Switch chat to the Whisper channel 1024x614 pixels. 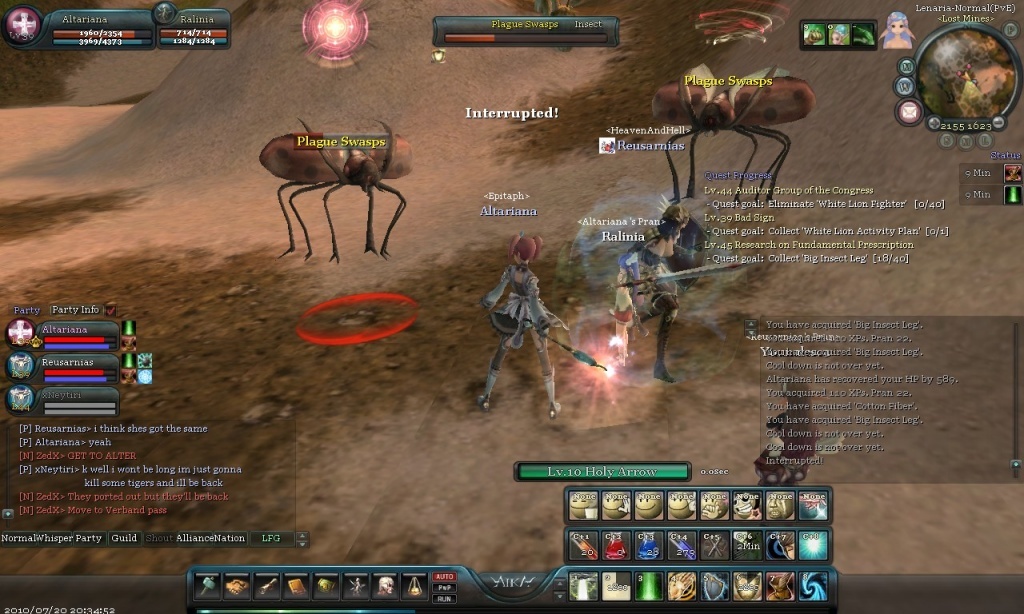click(x=54, y=538)
